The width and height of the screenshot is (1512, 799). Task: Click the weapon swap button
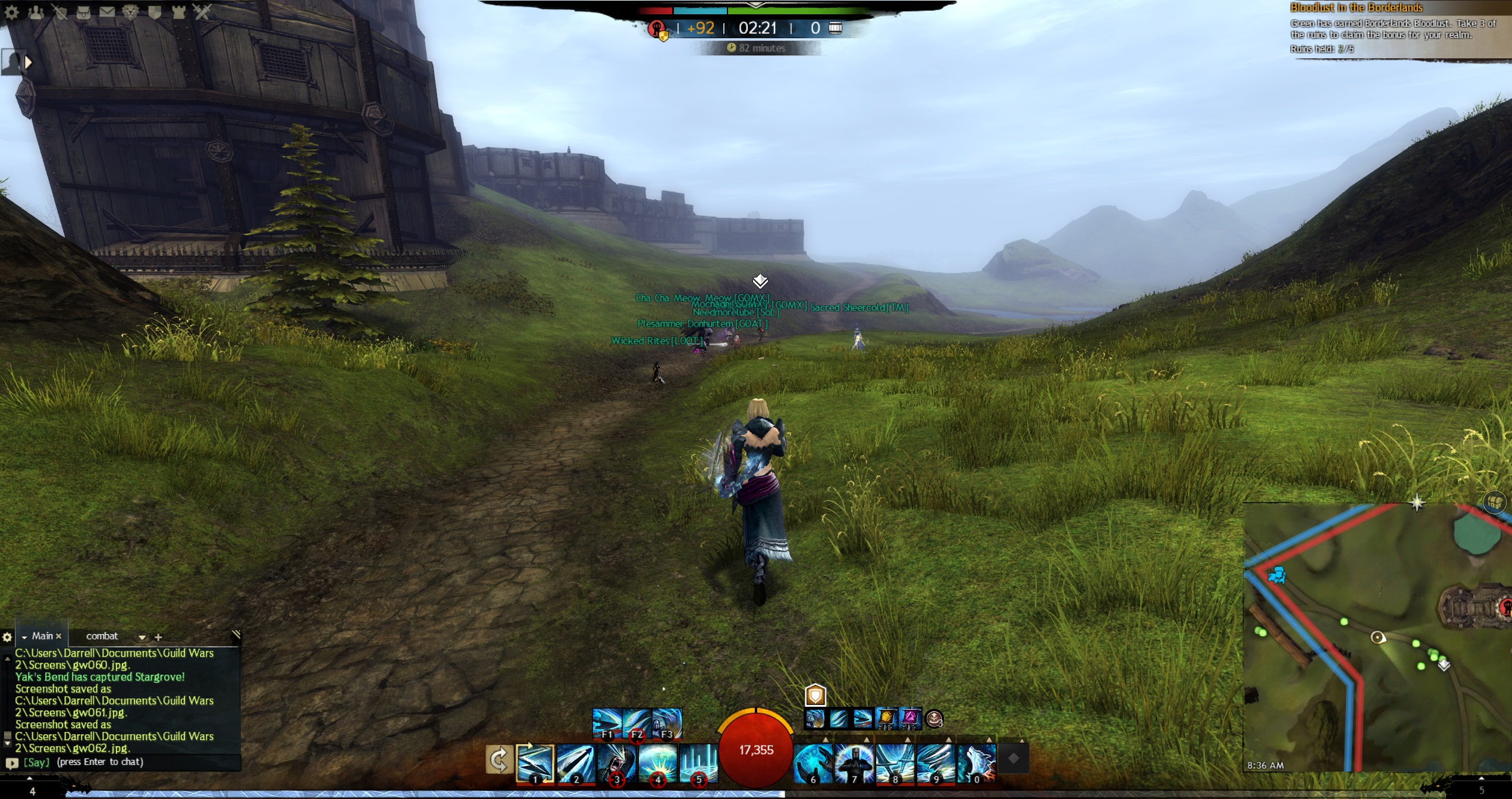pyautogui.click(x=498, y=760)
